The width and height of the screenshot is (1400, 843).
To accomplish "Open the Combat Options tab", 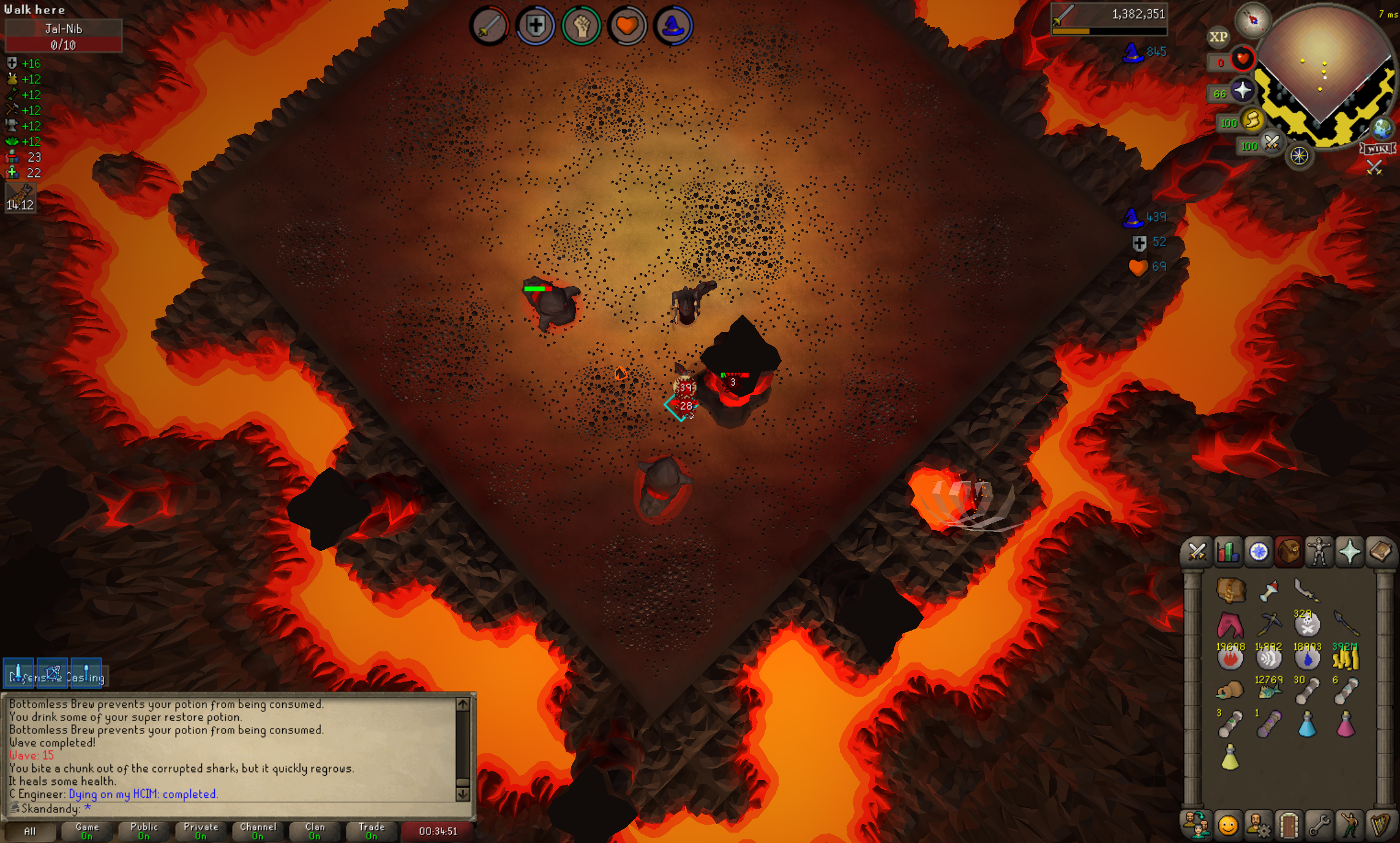I will tap(1197, 552).
